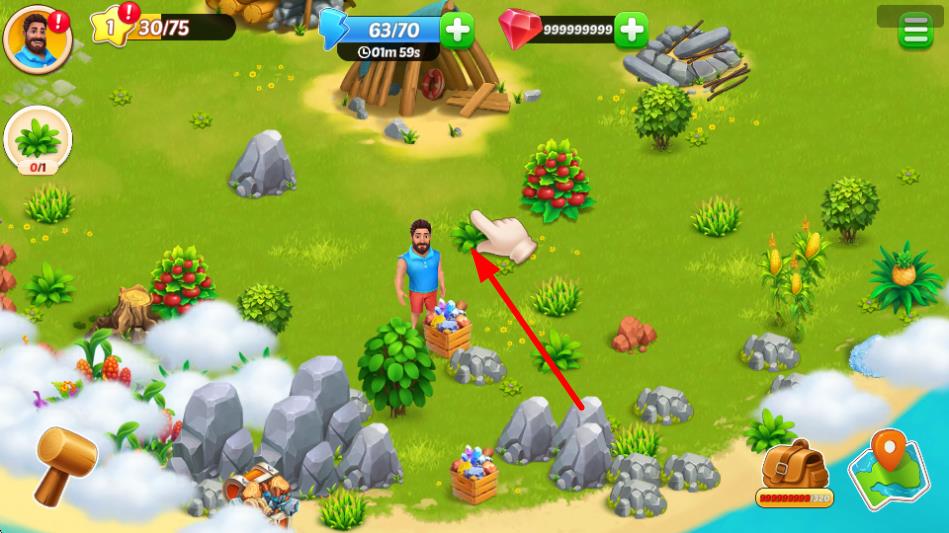949x533 pixels.
Task: Buy more ruby gems with plus button
Action: 630,30
